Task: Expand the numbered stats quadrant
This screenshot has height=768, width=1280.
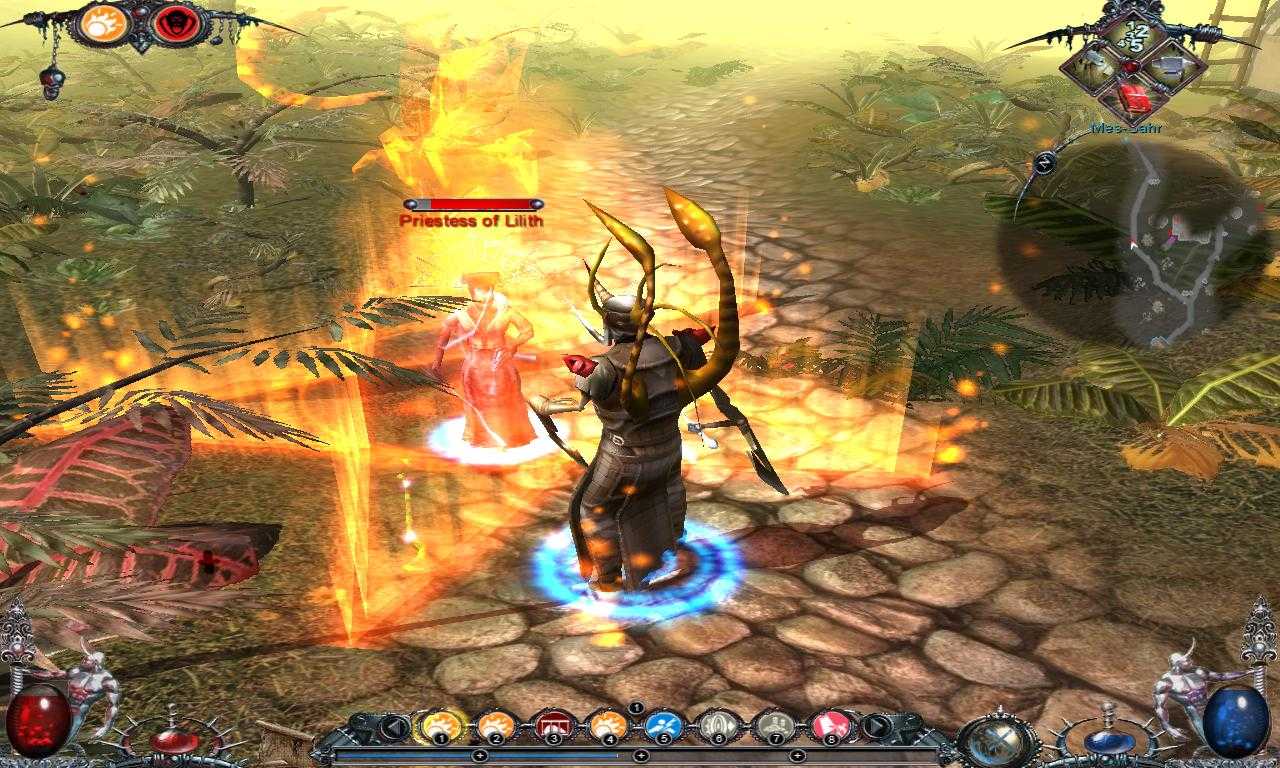Action: 1137,37
